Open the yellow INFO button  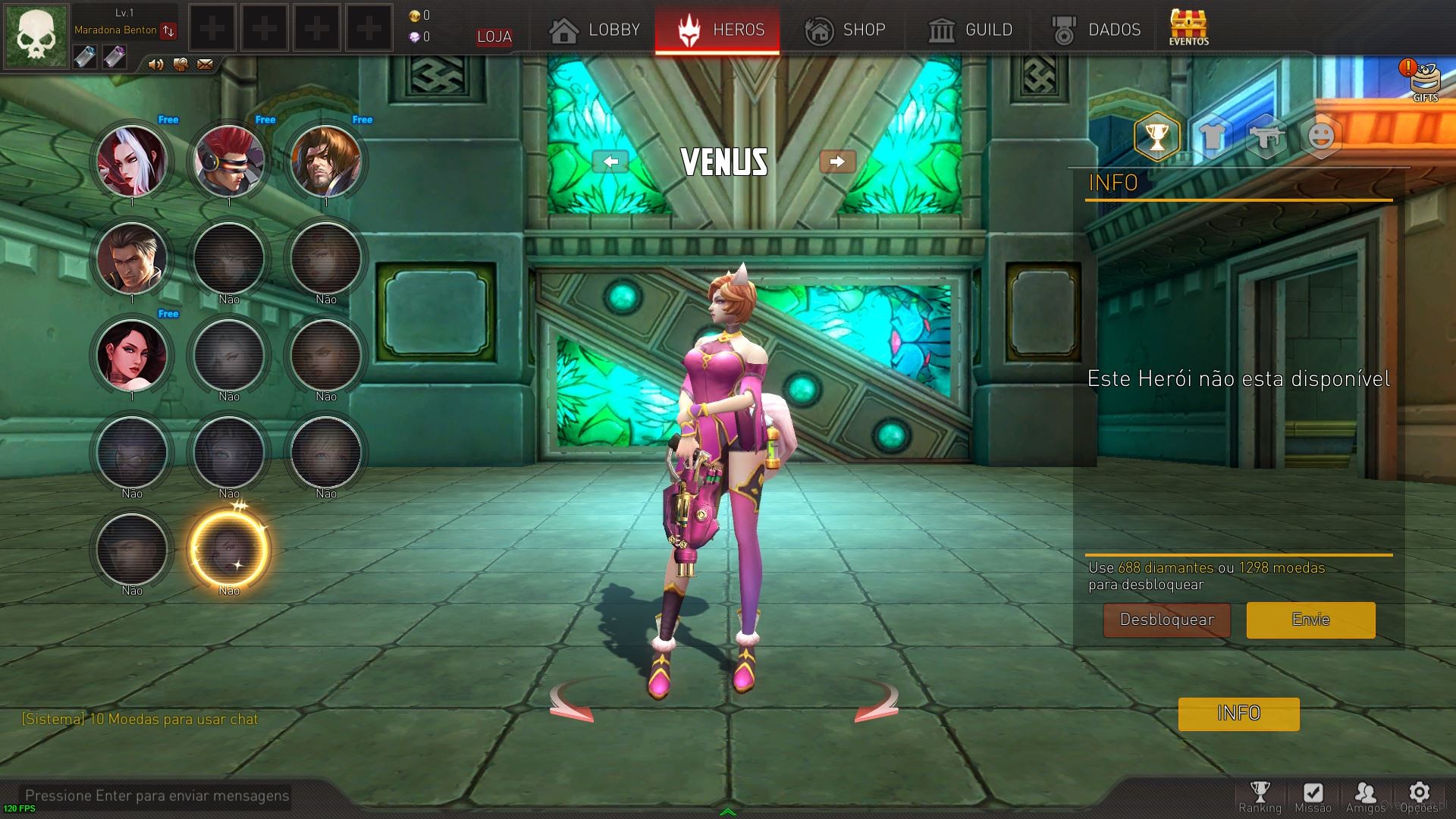click(x=1238, y=714)
